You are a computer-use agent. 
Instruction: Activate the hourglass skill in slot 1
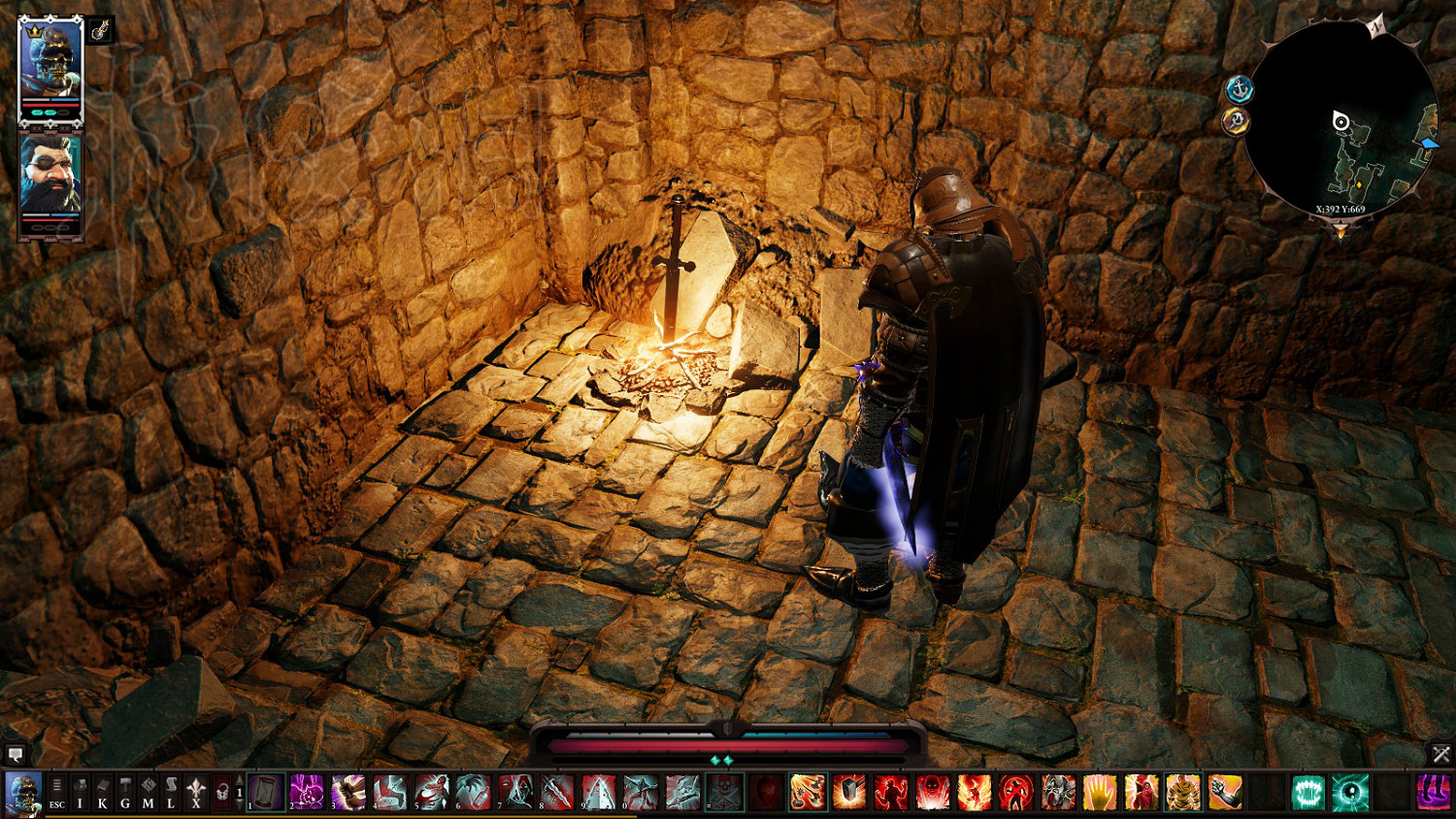click(x=265, y=792)
